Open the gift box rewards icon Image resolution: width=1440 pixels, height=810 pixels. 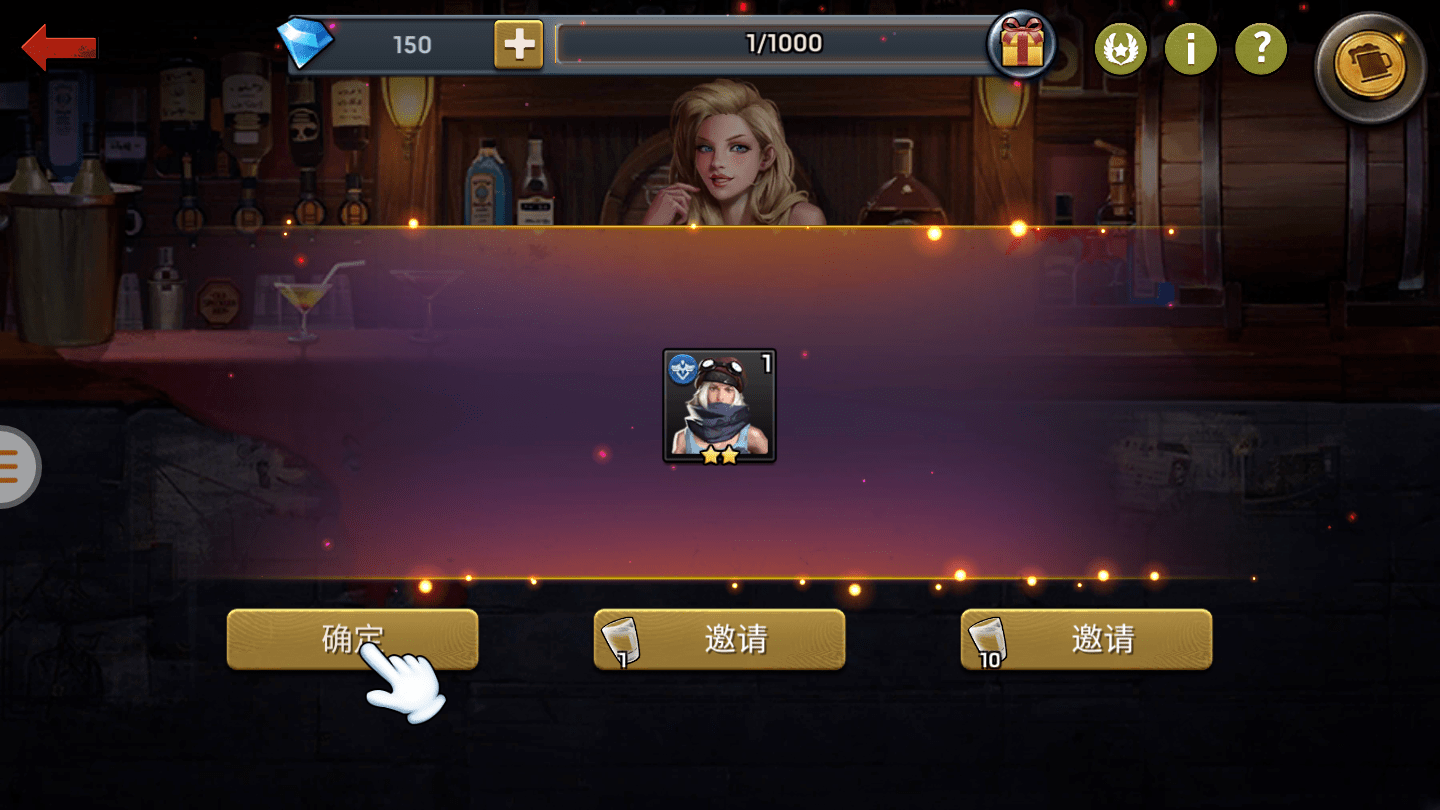[x=1022, y=44]
